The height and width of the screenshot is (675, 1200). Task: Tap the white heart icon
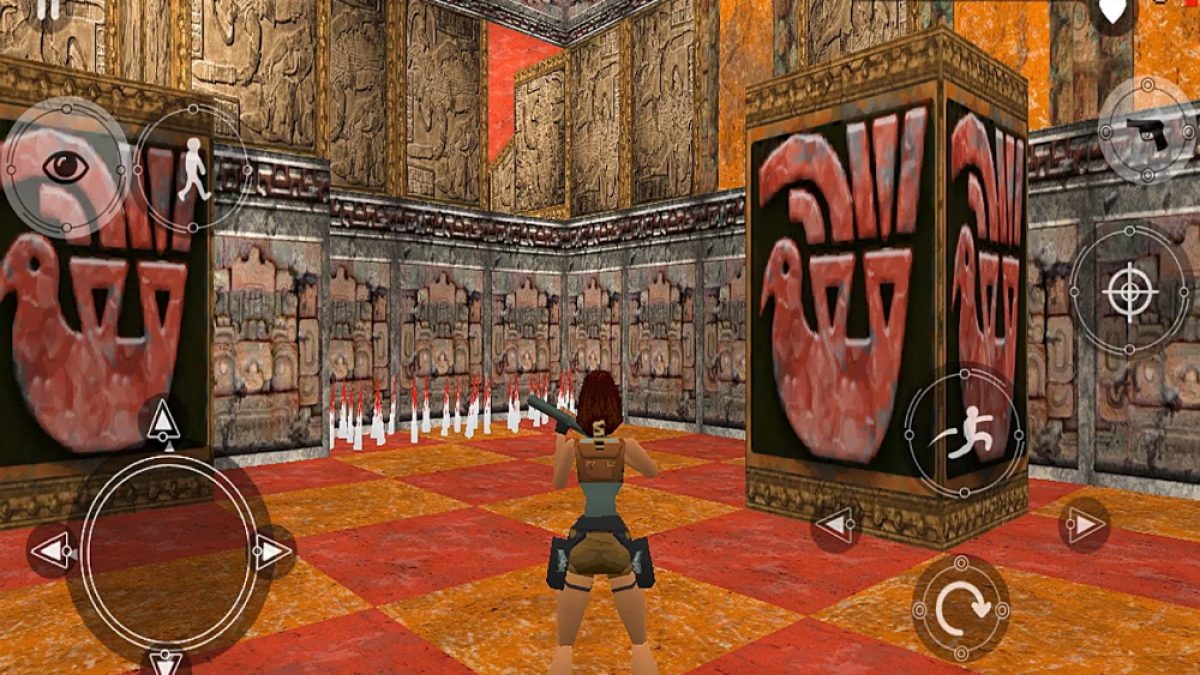(1112, 10)
